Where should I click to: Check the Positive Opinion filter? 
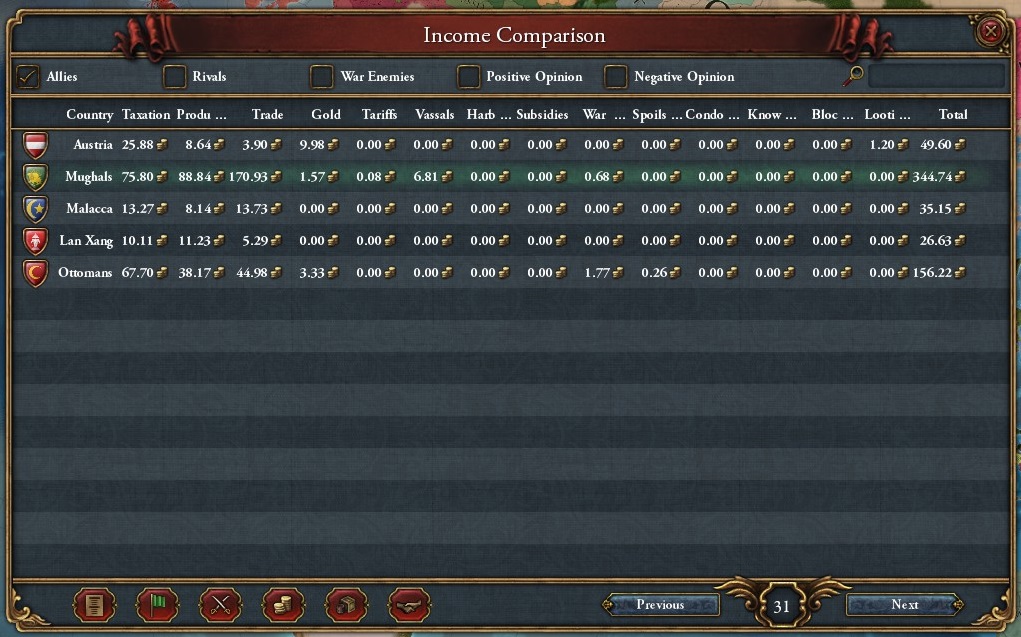[x=469, y=77]
